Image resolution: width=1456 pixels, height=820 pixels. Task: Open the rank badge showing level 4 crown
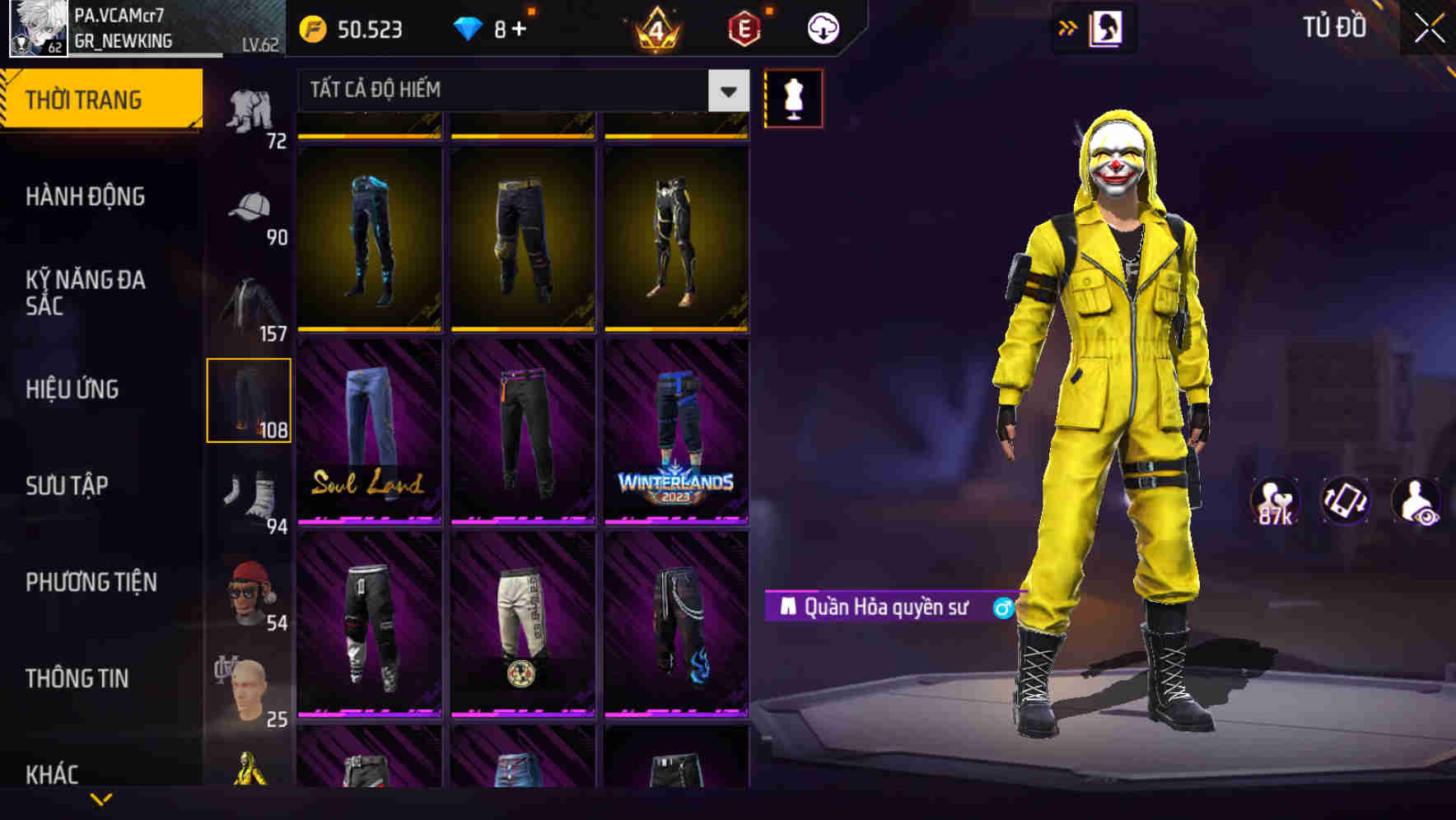pyautogui.click(x=653, y=30)
